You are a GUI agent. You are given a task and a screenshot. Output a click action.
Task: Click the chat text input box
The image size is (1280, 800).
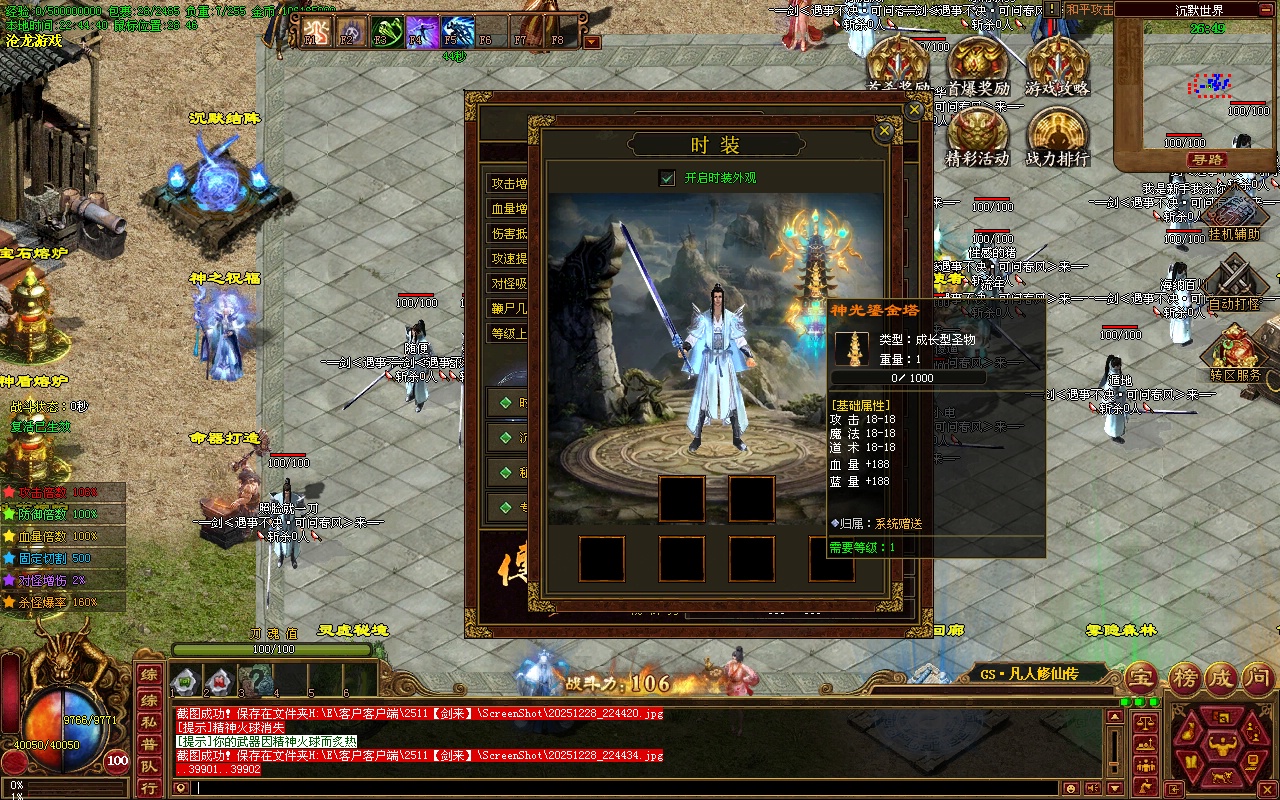tap(600, 788)
